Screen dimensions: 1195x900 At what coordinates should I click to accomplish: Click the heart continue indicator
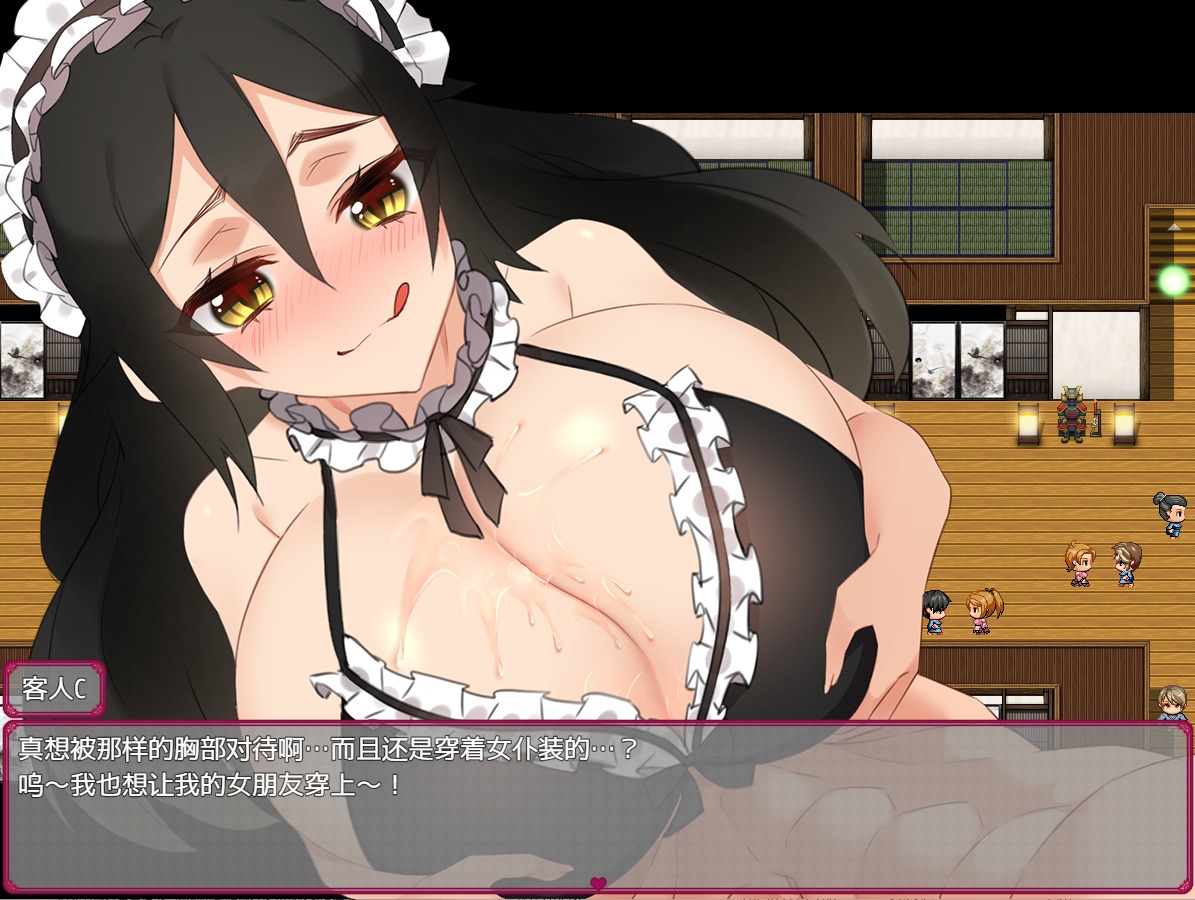pos(598,883)
